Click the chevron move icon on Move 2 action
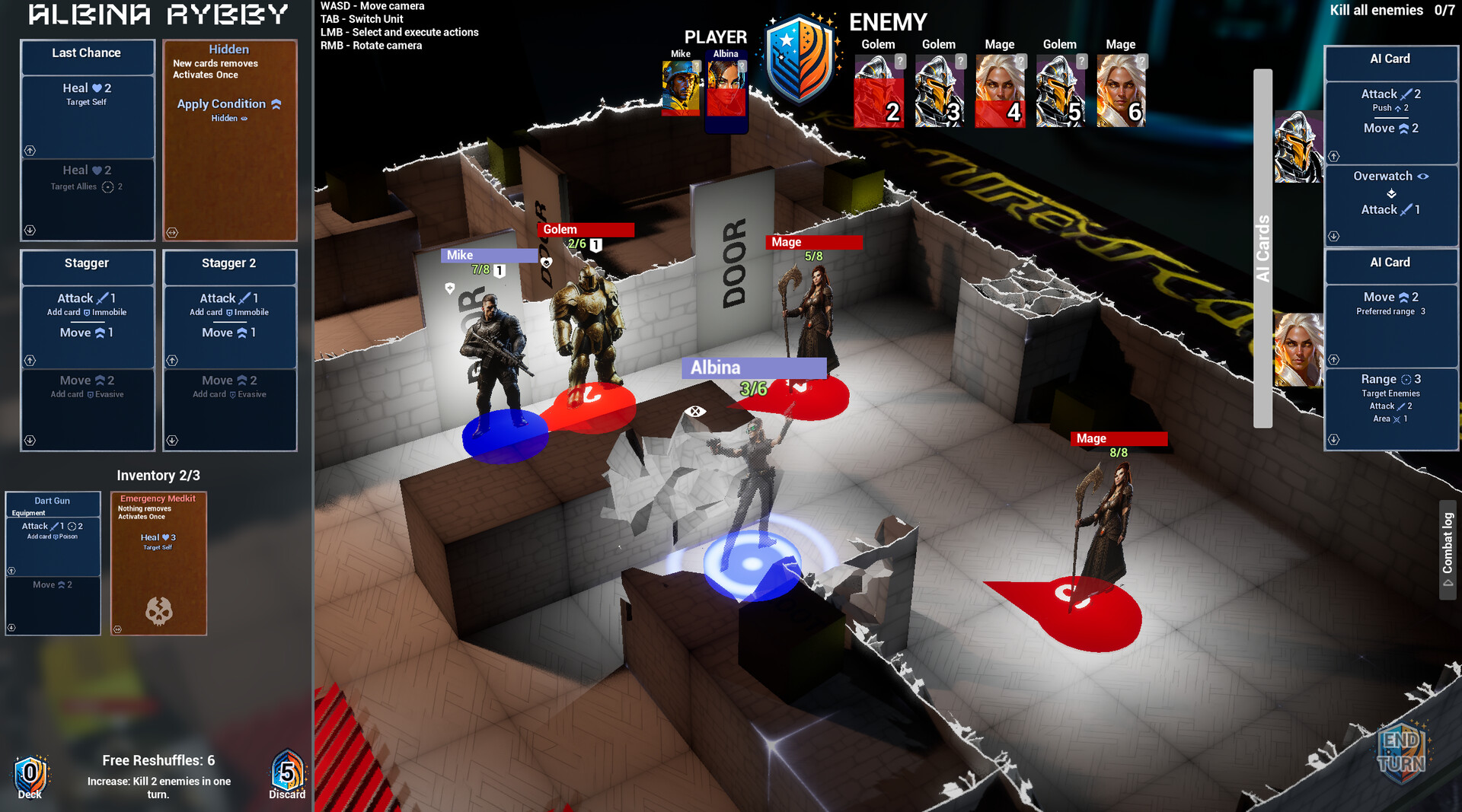The width and height of the screenshot is (1462, 812). point(100,379)
